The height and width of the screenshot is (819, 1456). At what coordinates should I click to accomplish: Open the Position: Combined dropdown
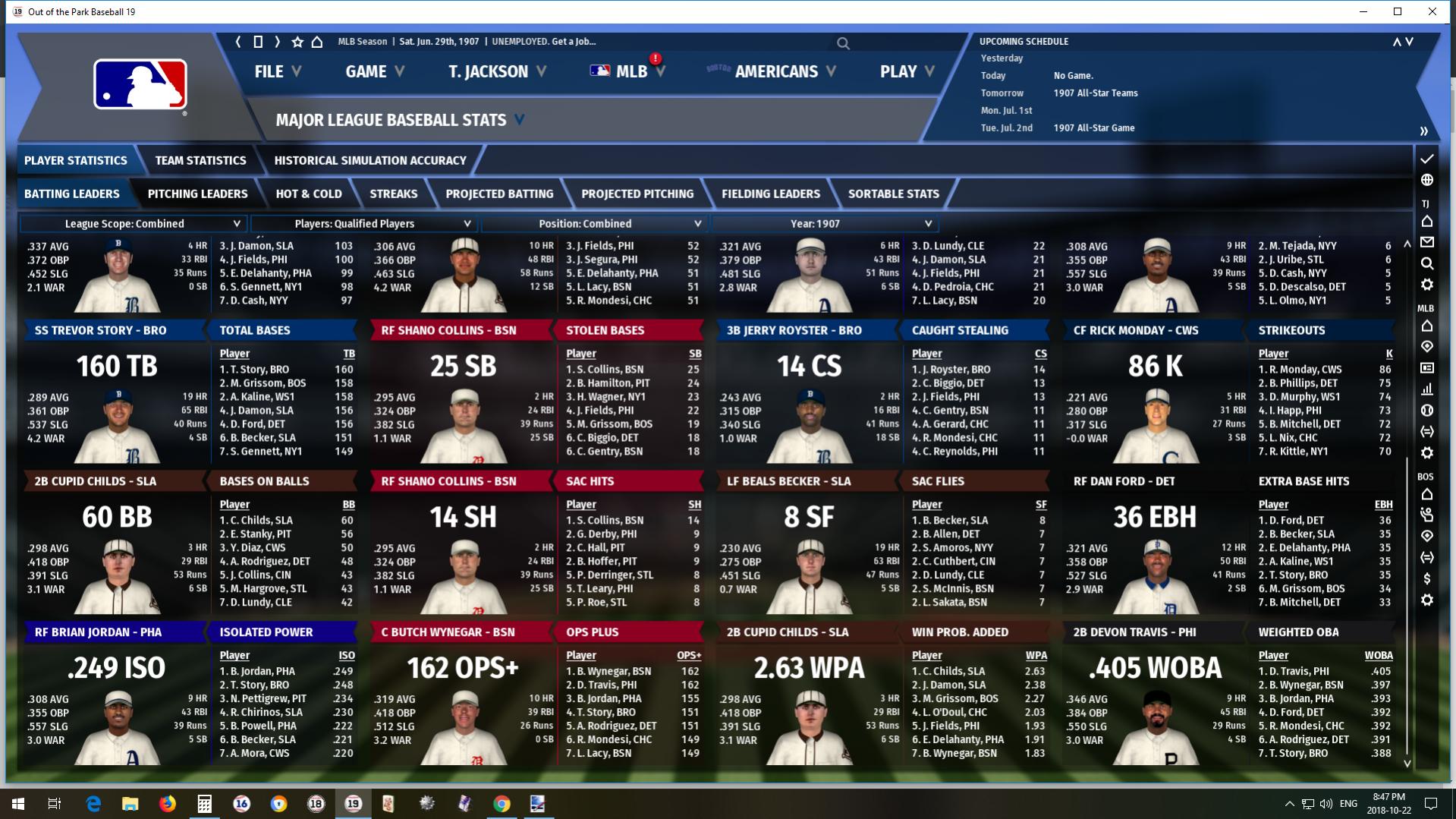click(x=593, y=223)
